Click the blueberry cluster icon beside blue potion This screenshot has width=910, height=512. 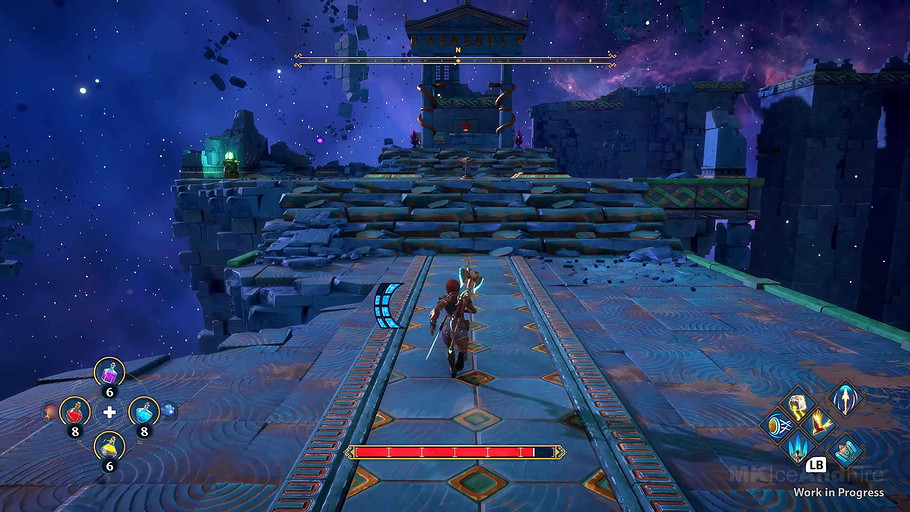(169, 410)
